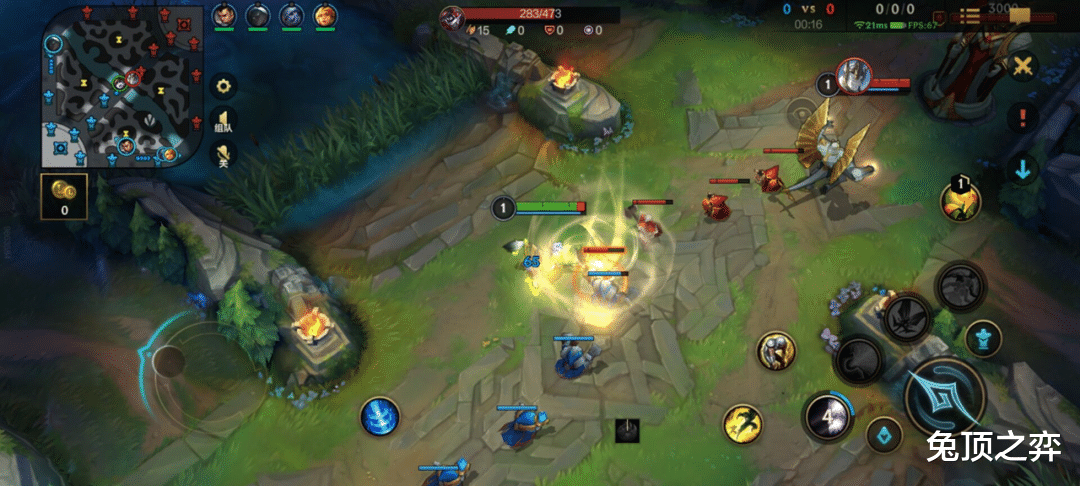The height and width of the screenshot is (486, 1080).
Task: Send the red exclamation danger ping
Action: (x=1022, y=118)
